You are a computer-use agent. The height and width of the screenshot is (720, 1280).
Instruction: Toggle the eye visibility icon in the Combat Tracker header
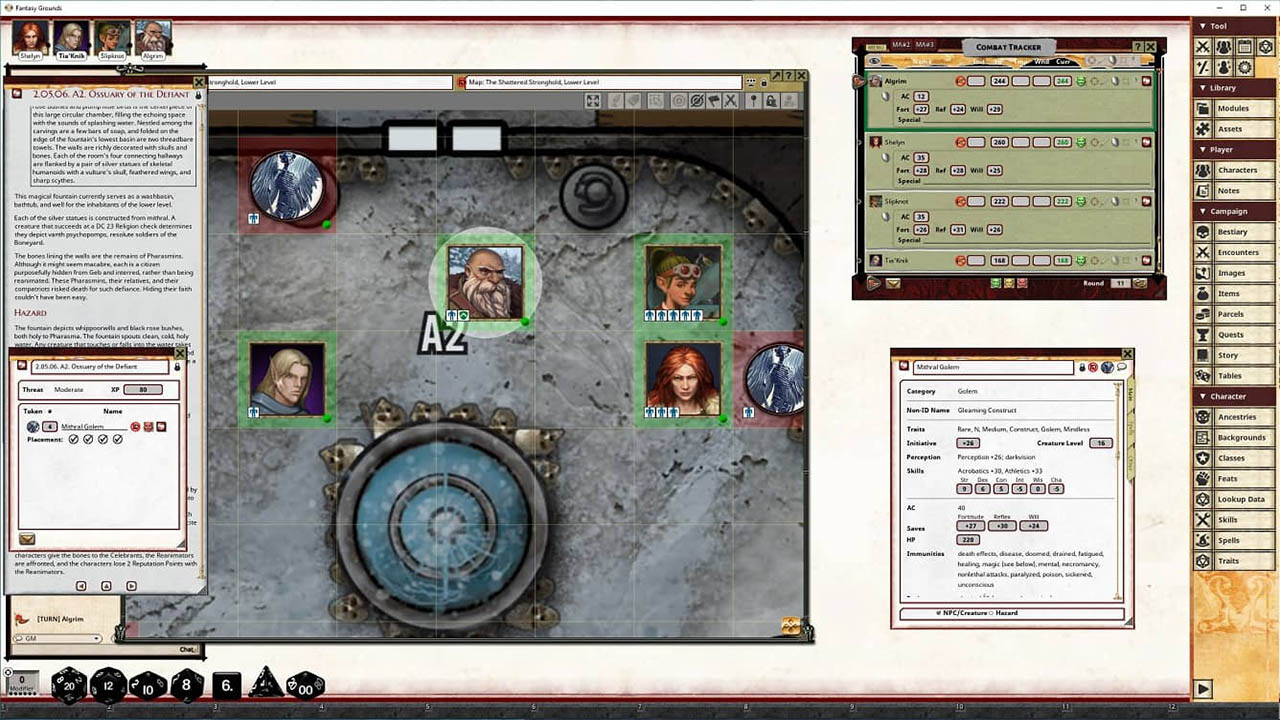(874, 61)
